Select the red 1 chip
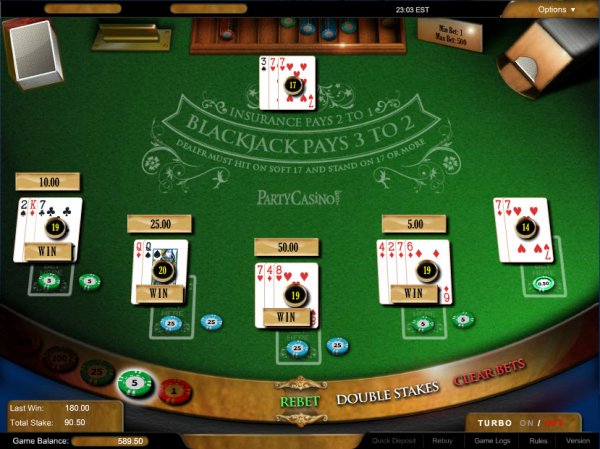Screen dimensions: 600x449 (173, 389)
